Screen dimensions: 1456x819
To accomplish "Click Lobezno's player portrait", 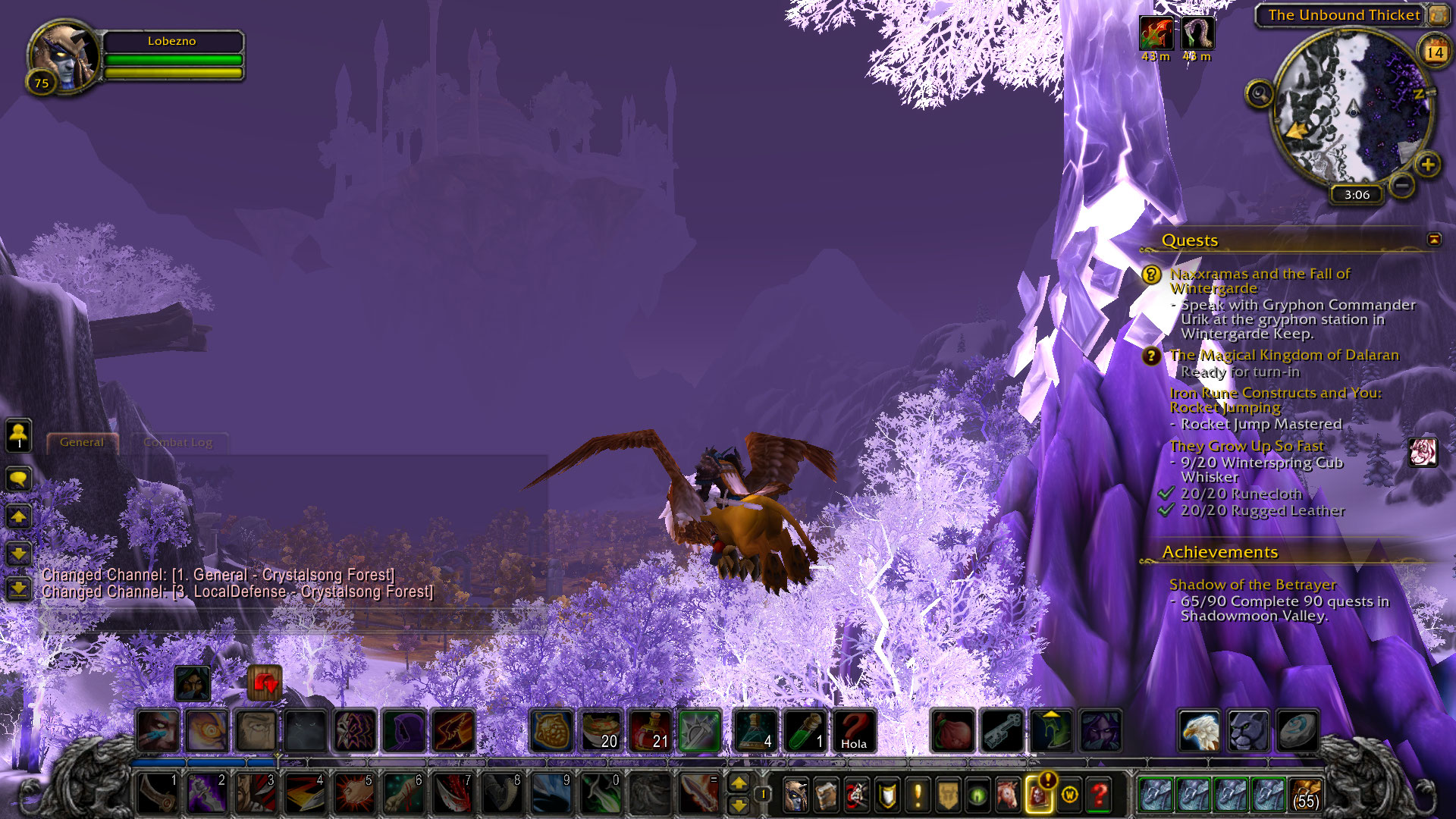I will coord(65,56).
